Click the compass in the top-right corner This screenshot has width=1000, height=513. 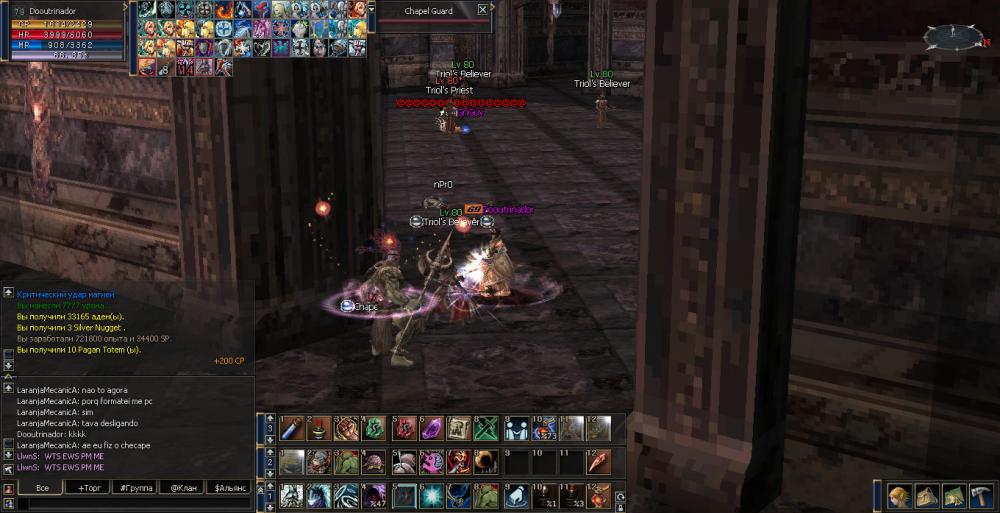[x=953, y=37]
